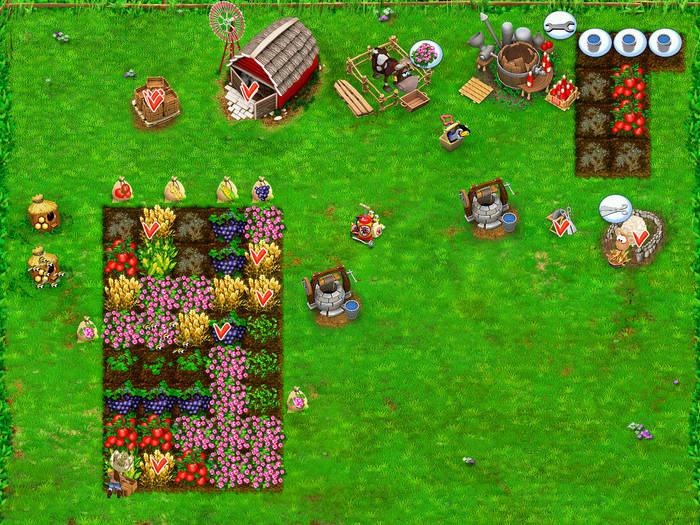Choose the corn seed bag above the field
This screenshot has width=700, height=525.
[x=228, y=189]
